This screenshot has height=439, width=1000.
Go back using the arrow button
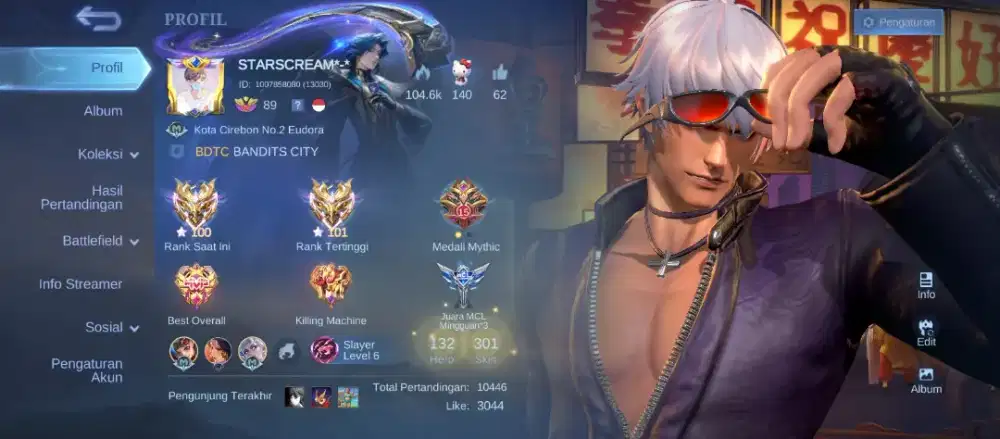(98, 18)
